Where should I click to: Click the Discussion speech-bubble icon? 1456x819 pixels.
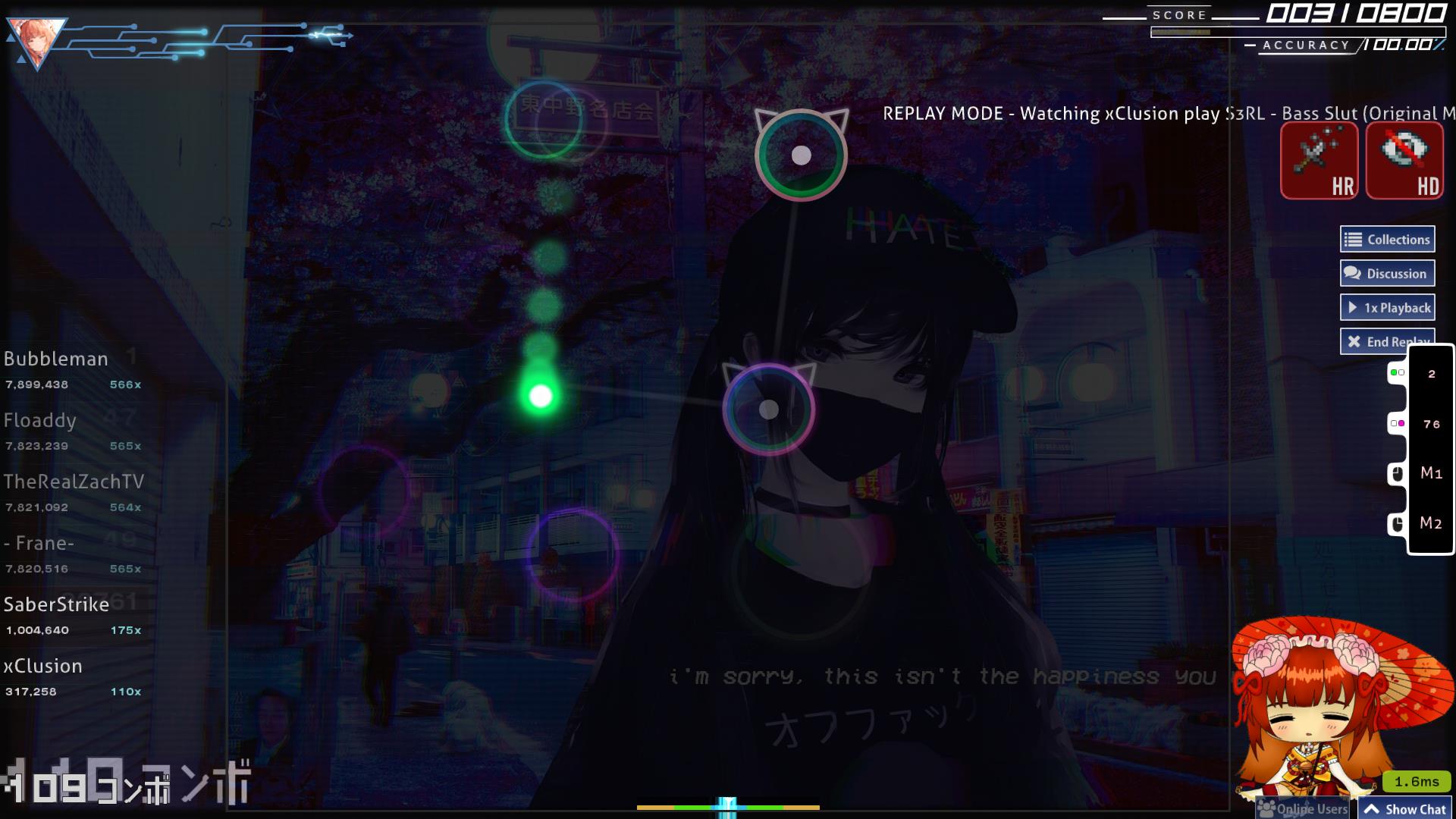click(1351, 273)
